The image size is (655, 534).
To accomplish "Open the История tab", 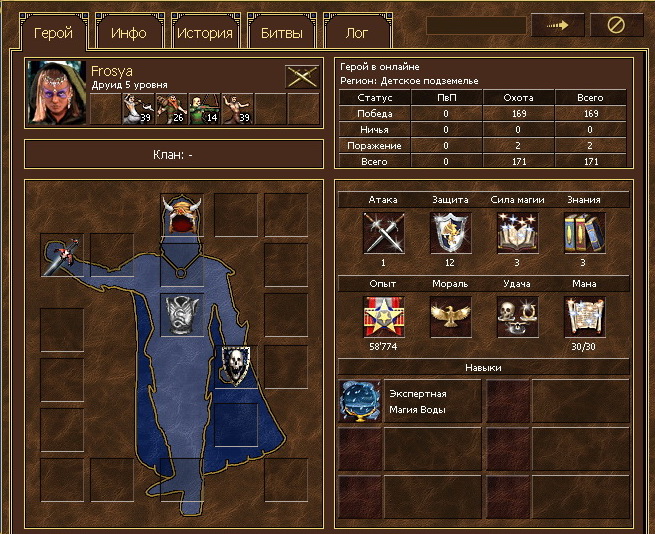I will [x=205, y=32].
